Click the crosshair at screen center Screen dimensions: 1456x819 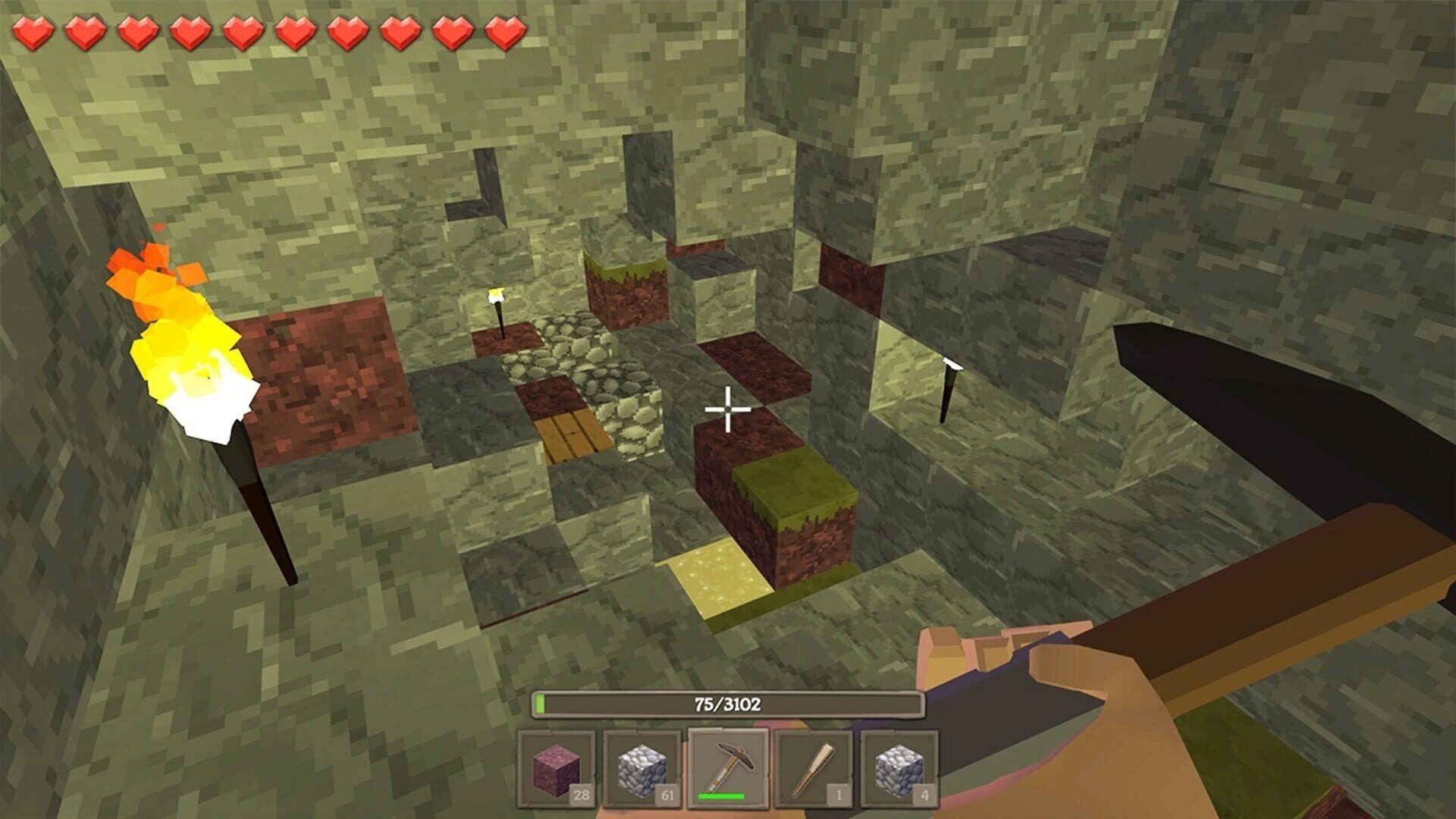728,408
